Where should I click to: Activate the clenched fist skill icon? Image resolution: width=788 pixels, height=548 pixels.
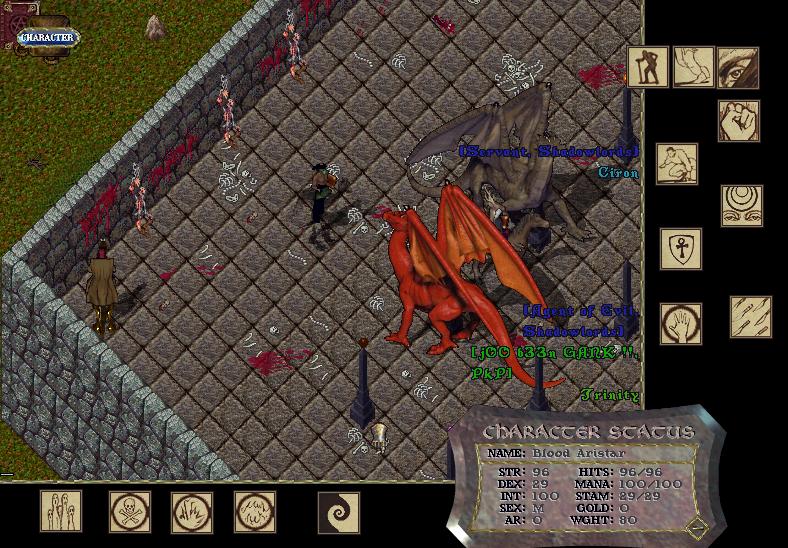click(x=738, y=120)
